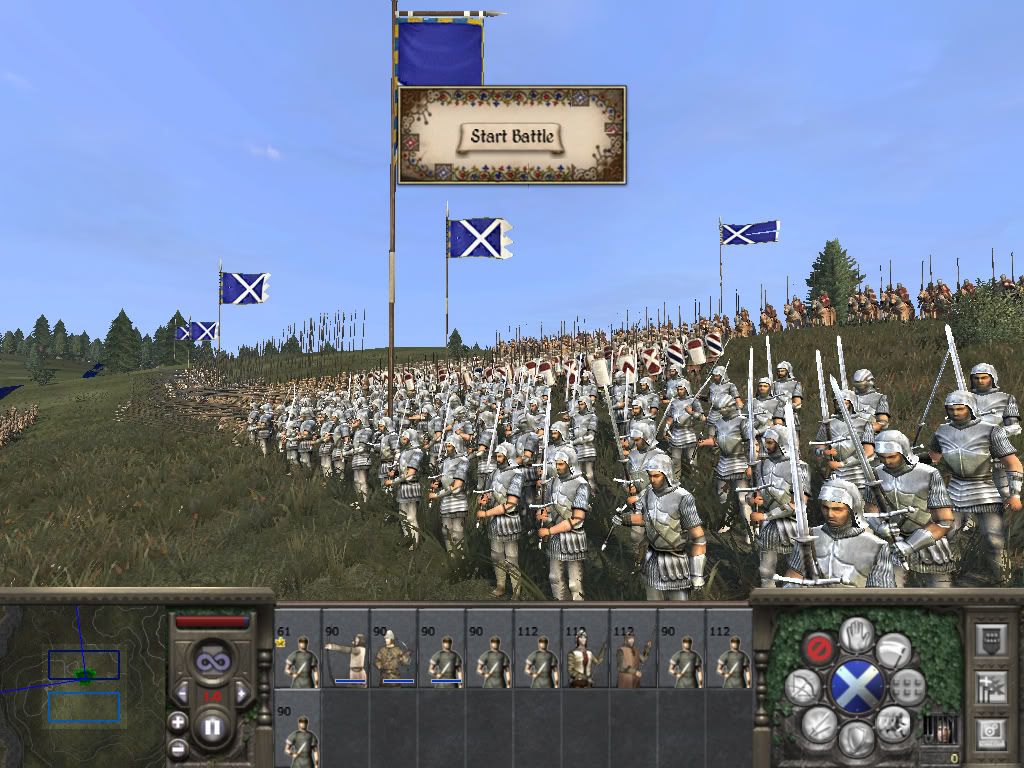Select the lone unit card in the bottom row
Image resolution: width=1024 pixels, height=768 pixels.
point(297,728)
